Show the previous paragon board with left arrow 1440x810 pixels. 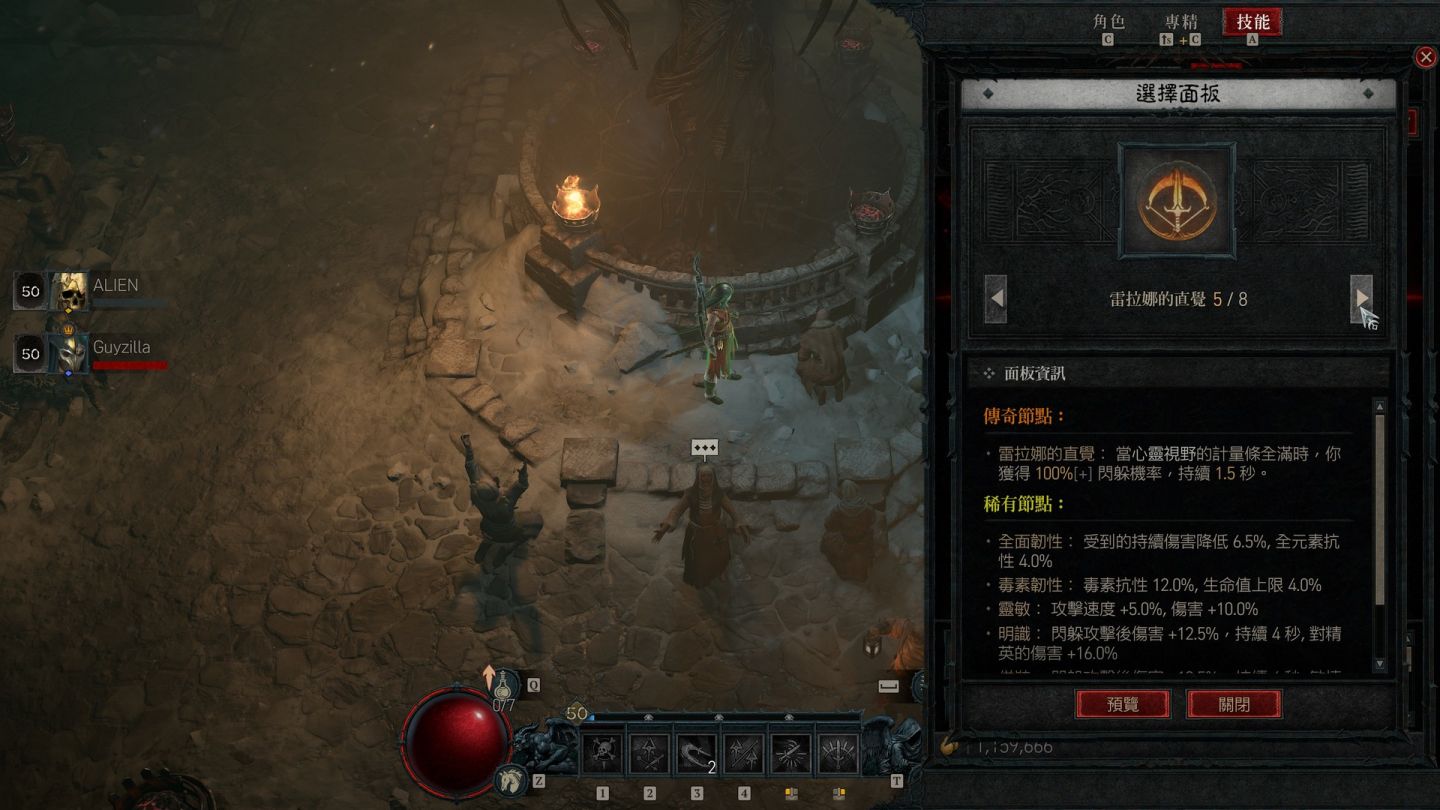[996, 299]
